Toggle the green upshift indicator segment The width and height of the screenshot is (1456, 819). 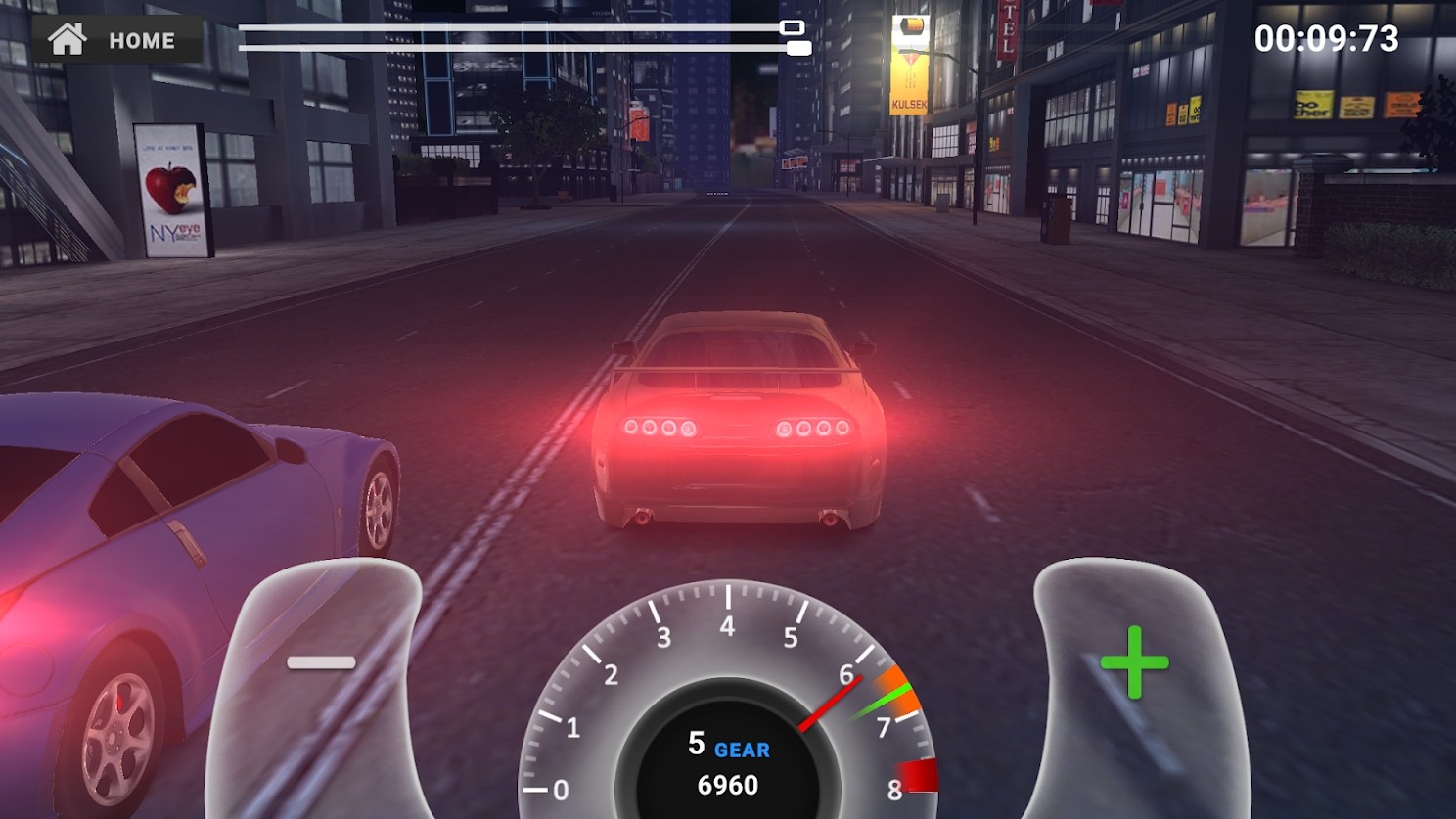887,695
